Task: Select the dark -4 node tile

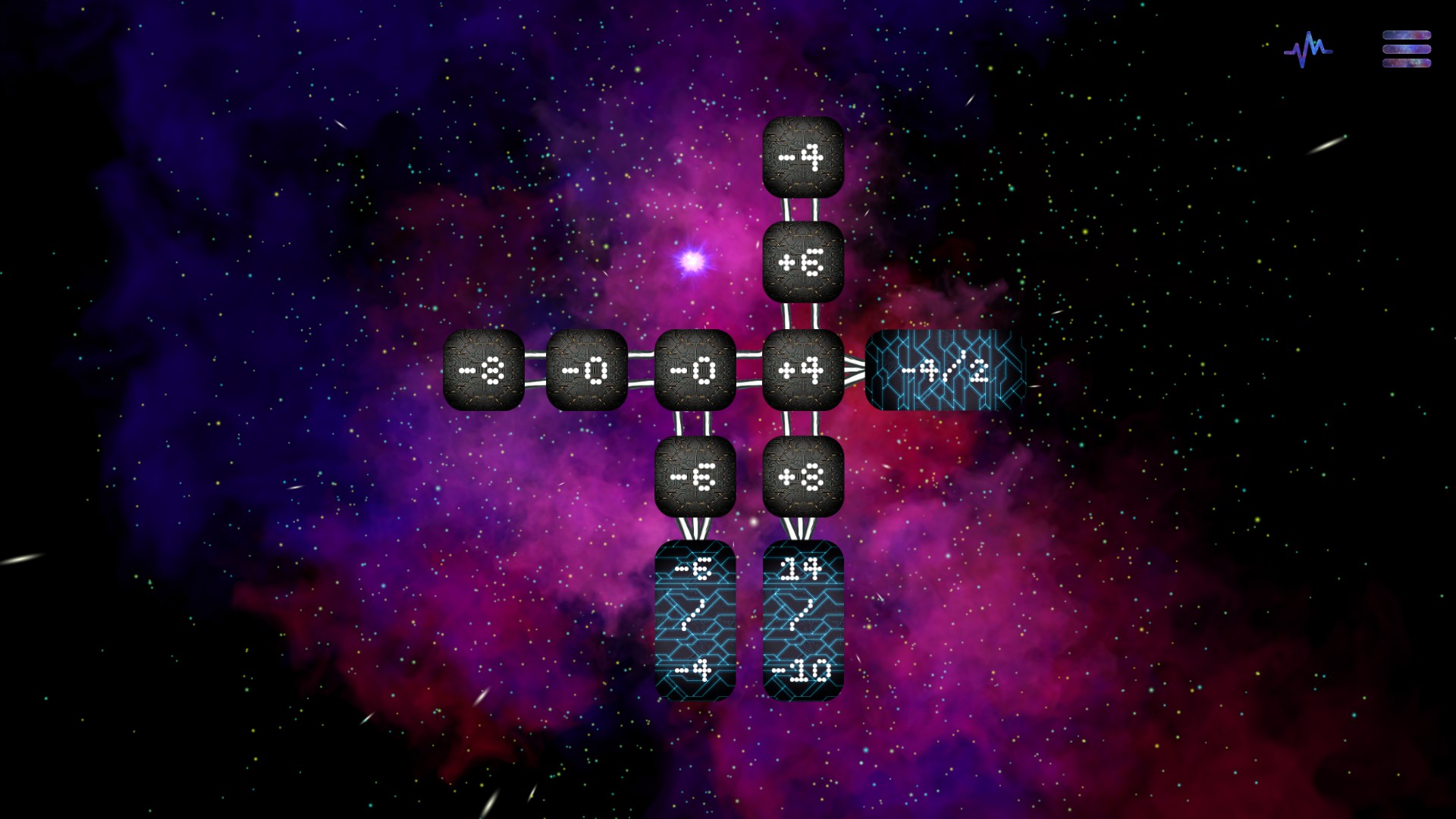Action: (803, 158)
